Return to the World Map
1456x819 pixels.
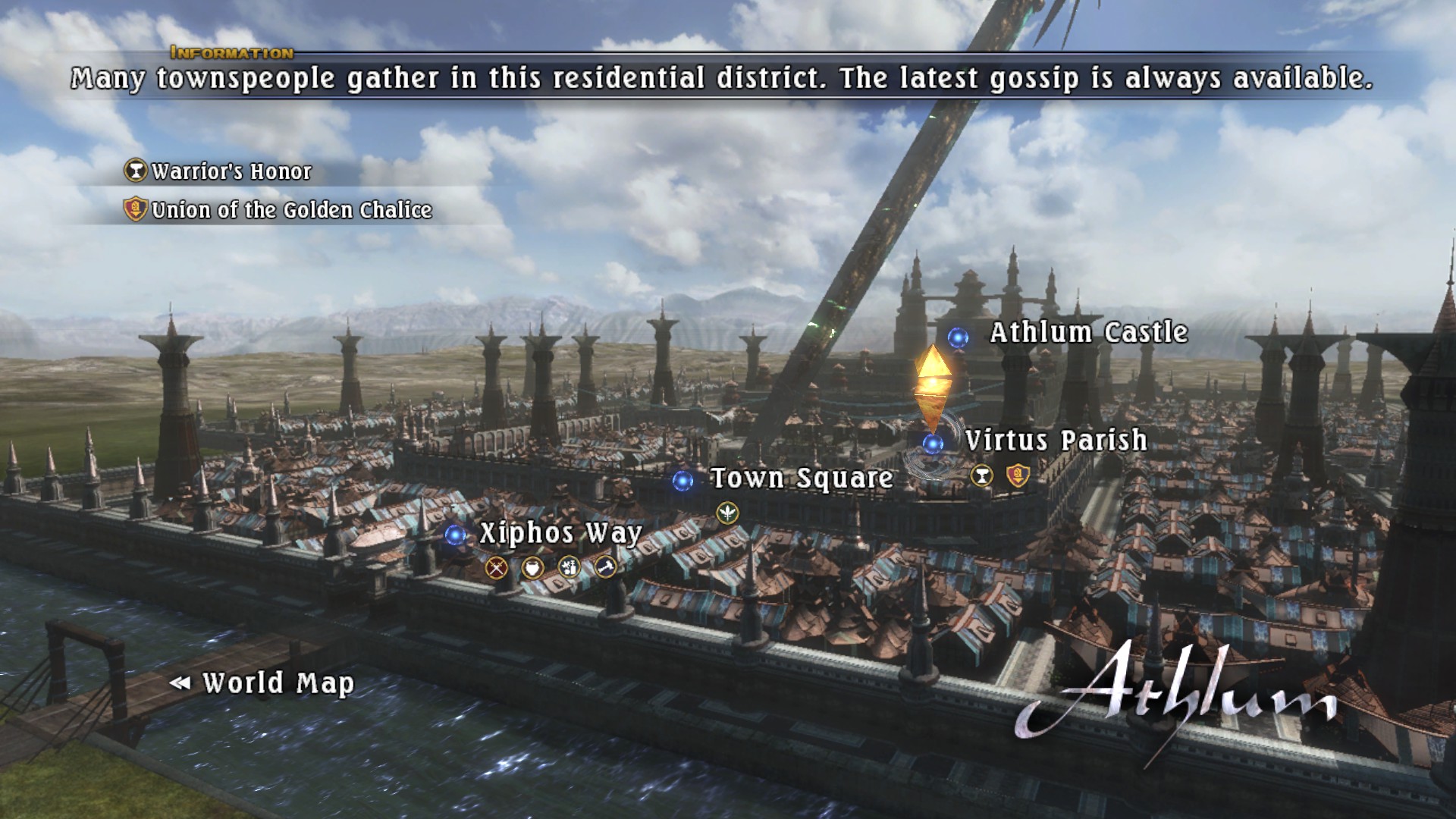[278, 683]
